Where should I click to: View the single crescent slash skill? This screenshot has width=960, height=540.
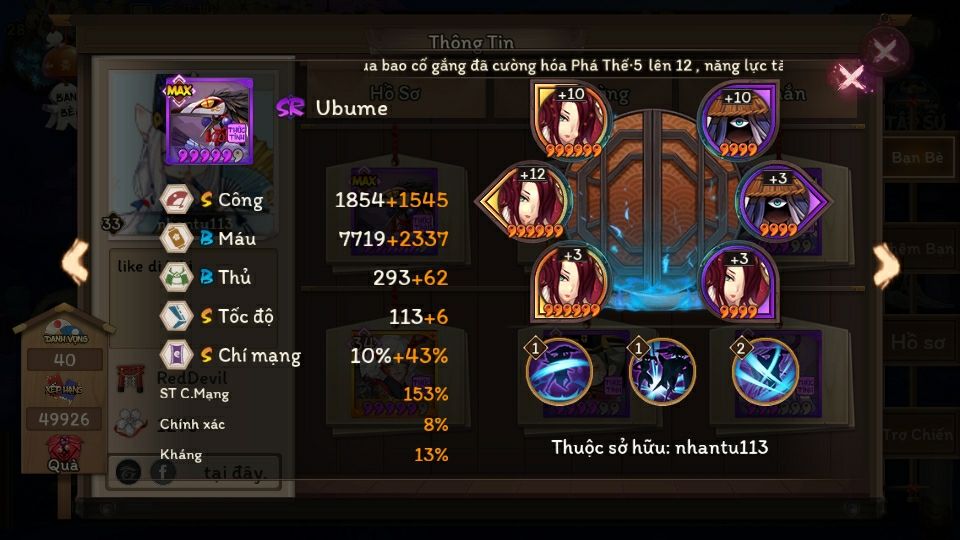click(x=558, y=371)
